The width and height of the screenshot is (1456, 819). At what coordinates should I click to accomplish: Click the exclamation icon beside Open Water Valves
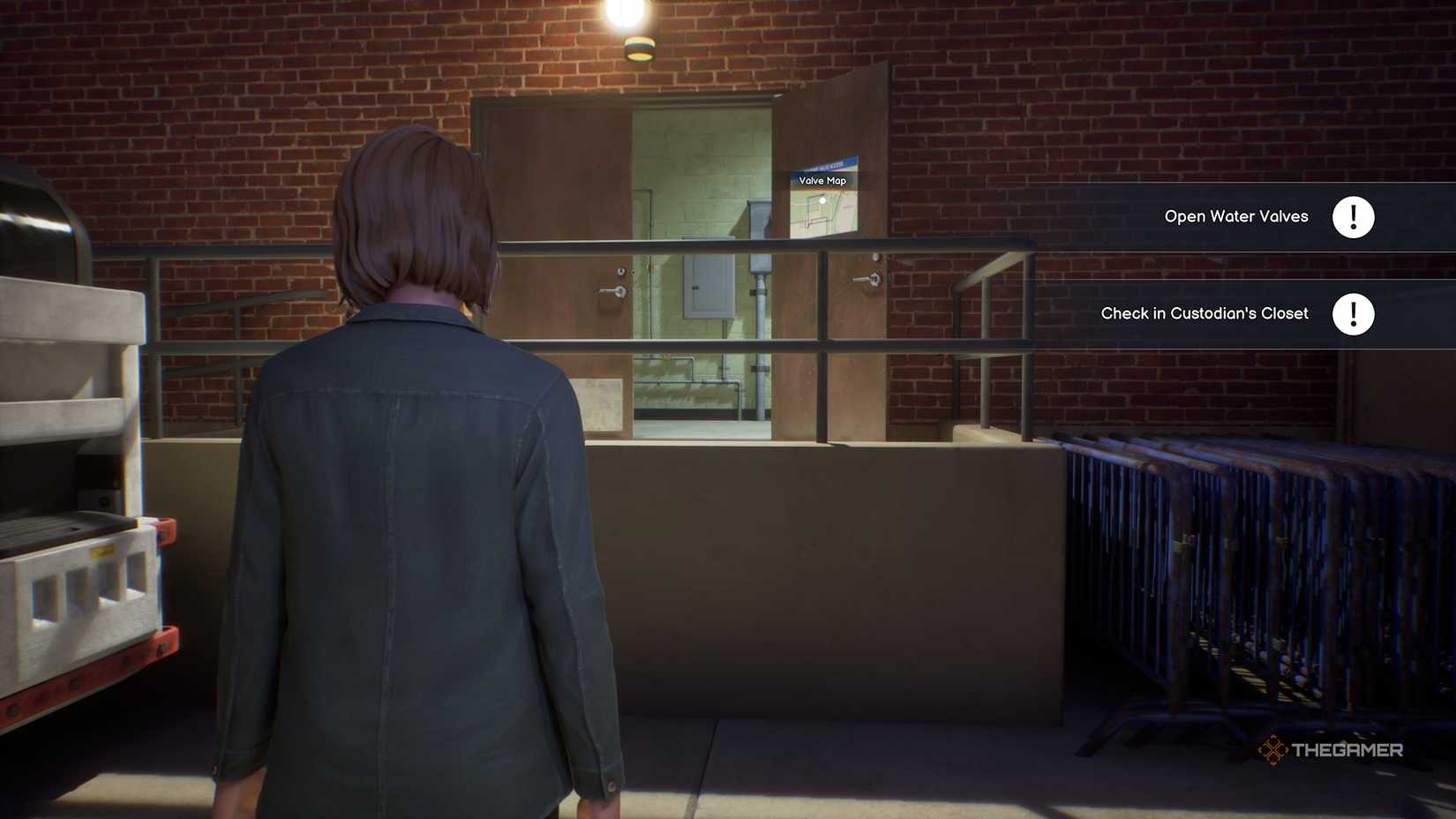pos(1355,216)
